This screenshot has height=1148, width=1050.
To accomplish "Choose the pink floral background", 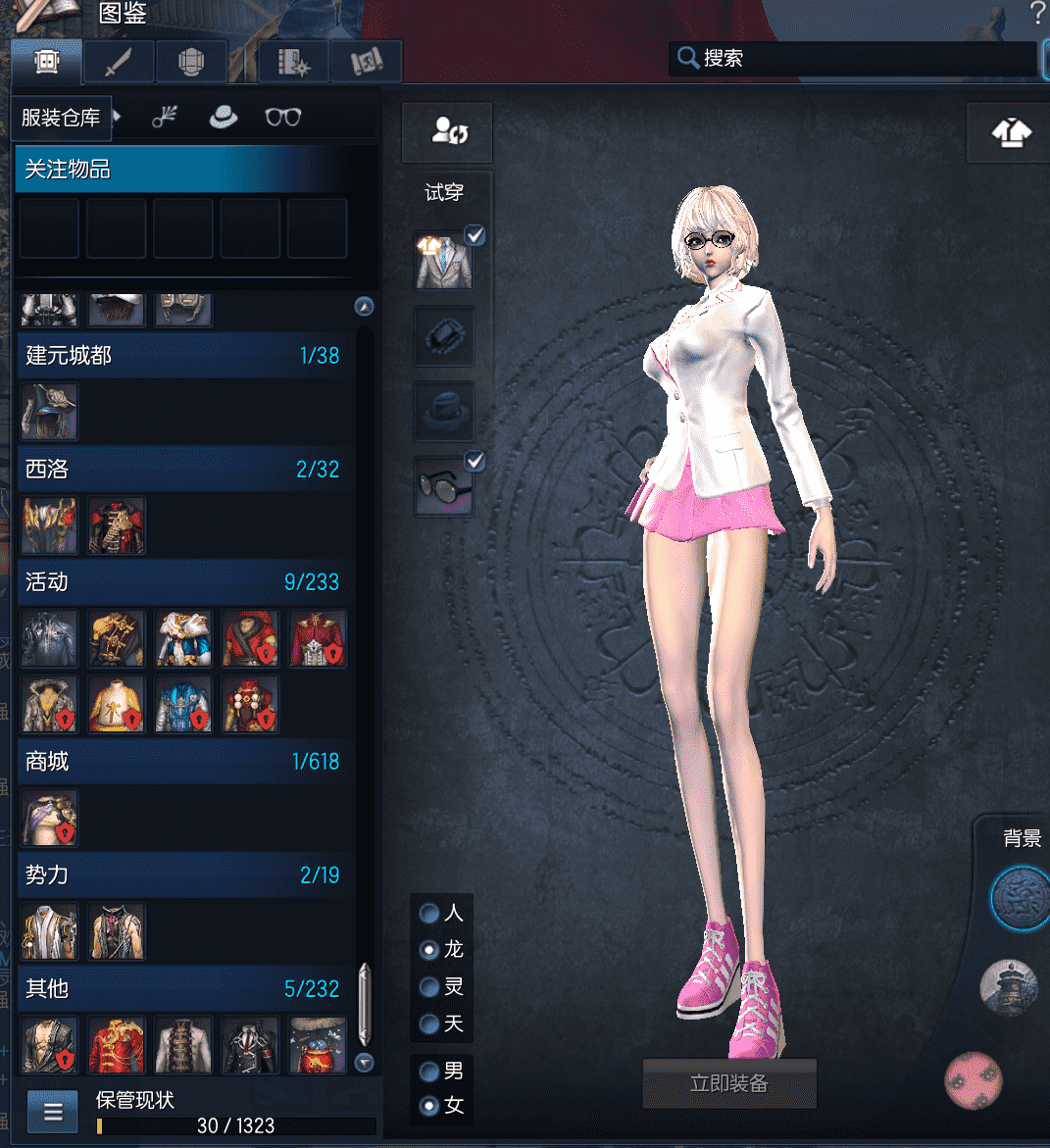I will (x=973, y=1080).
